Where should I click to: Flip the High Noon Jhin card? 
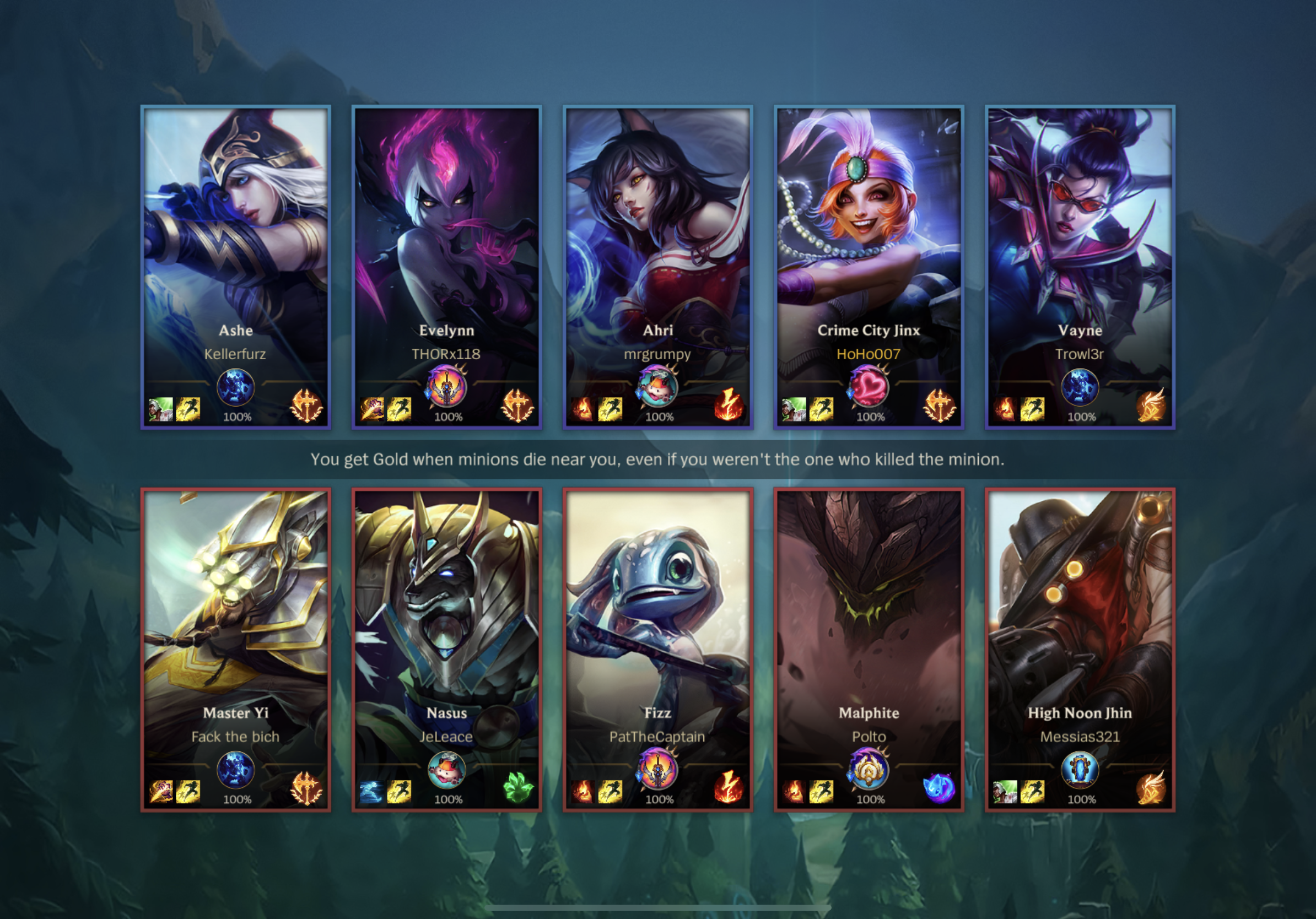click(x=1080, y=624)
